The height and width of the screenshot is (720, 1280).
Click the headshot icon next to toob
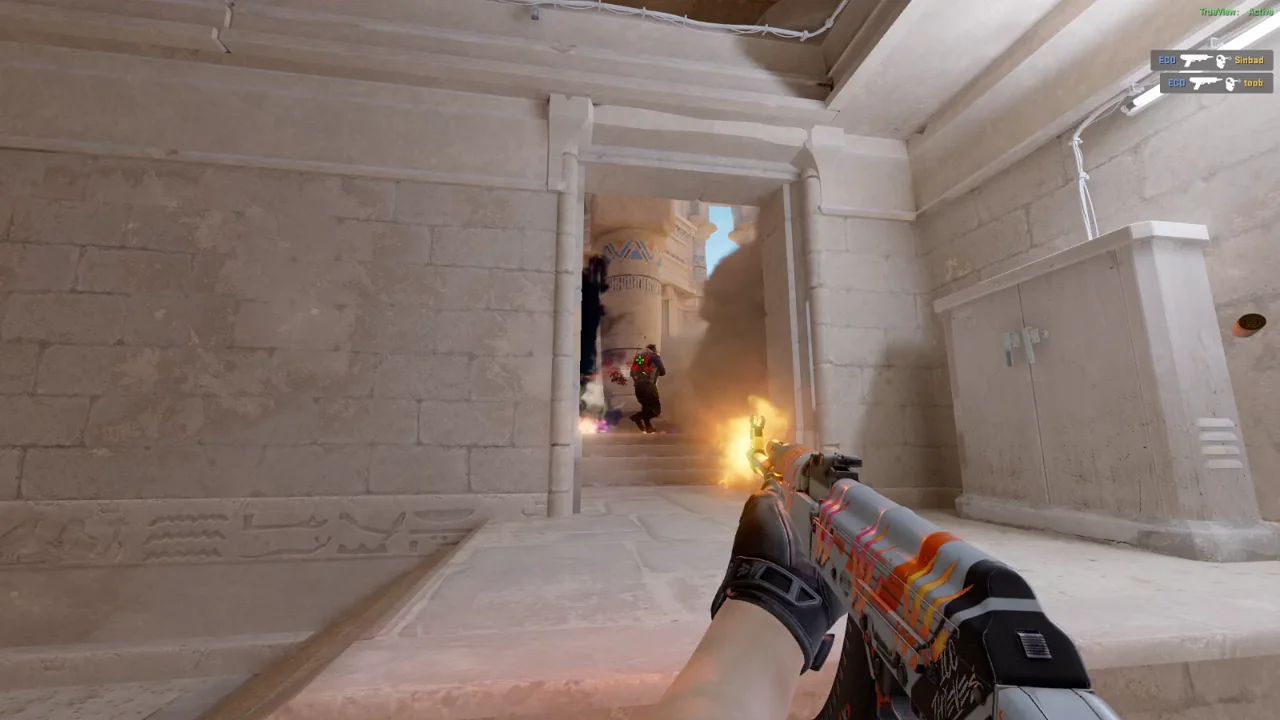tap(1230, 82)
